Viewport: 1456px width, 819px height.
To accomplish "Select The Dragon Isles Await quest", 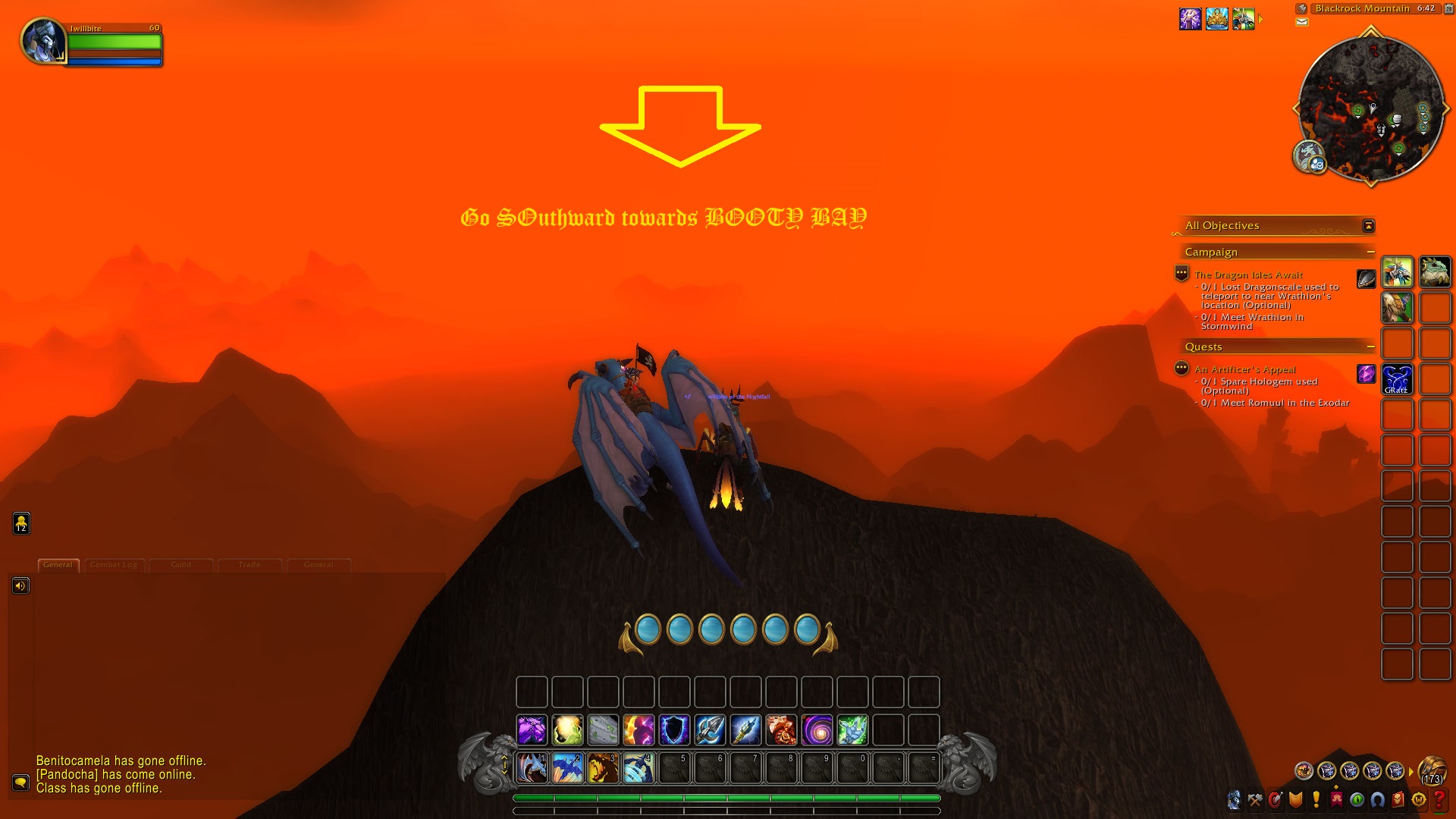I will [x=1248, y=275].
